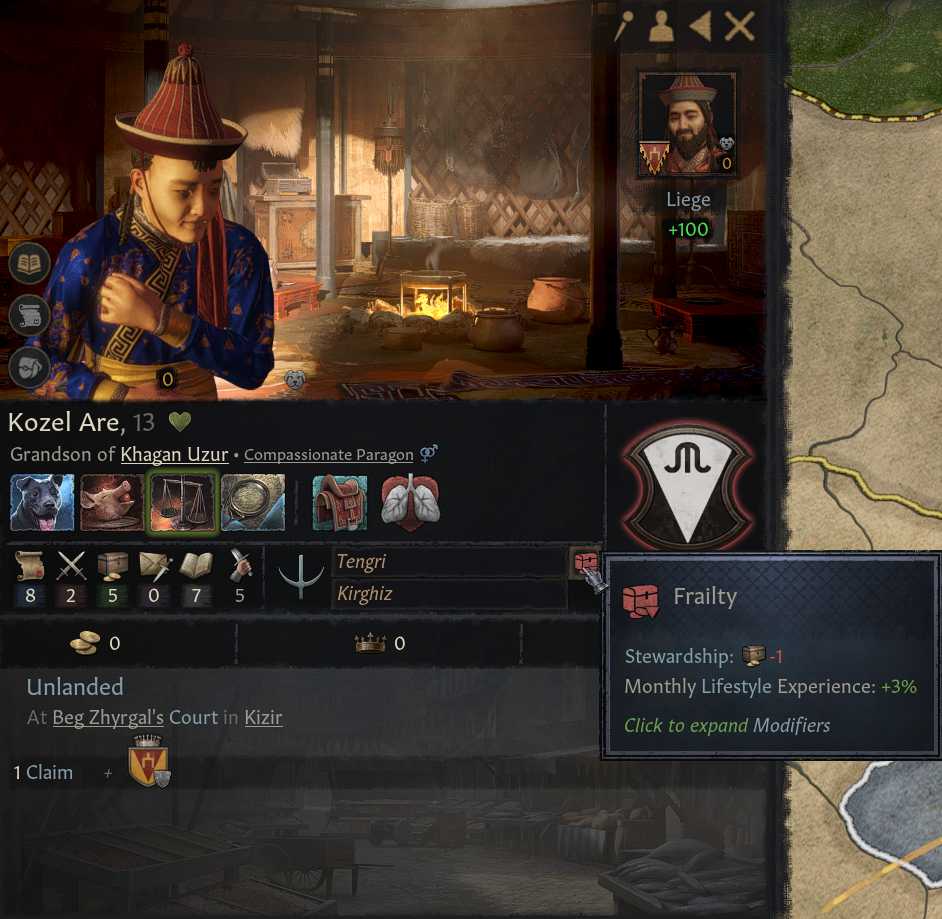Select the pig head trait icon

(x=112, y=502)
